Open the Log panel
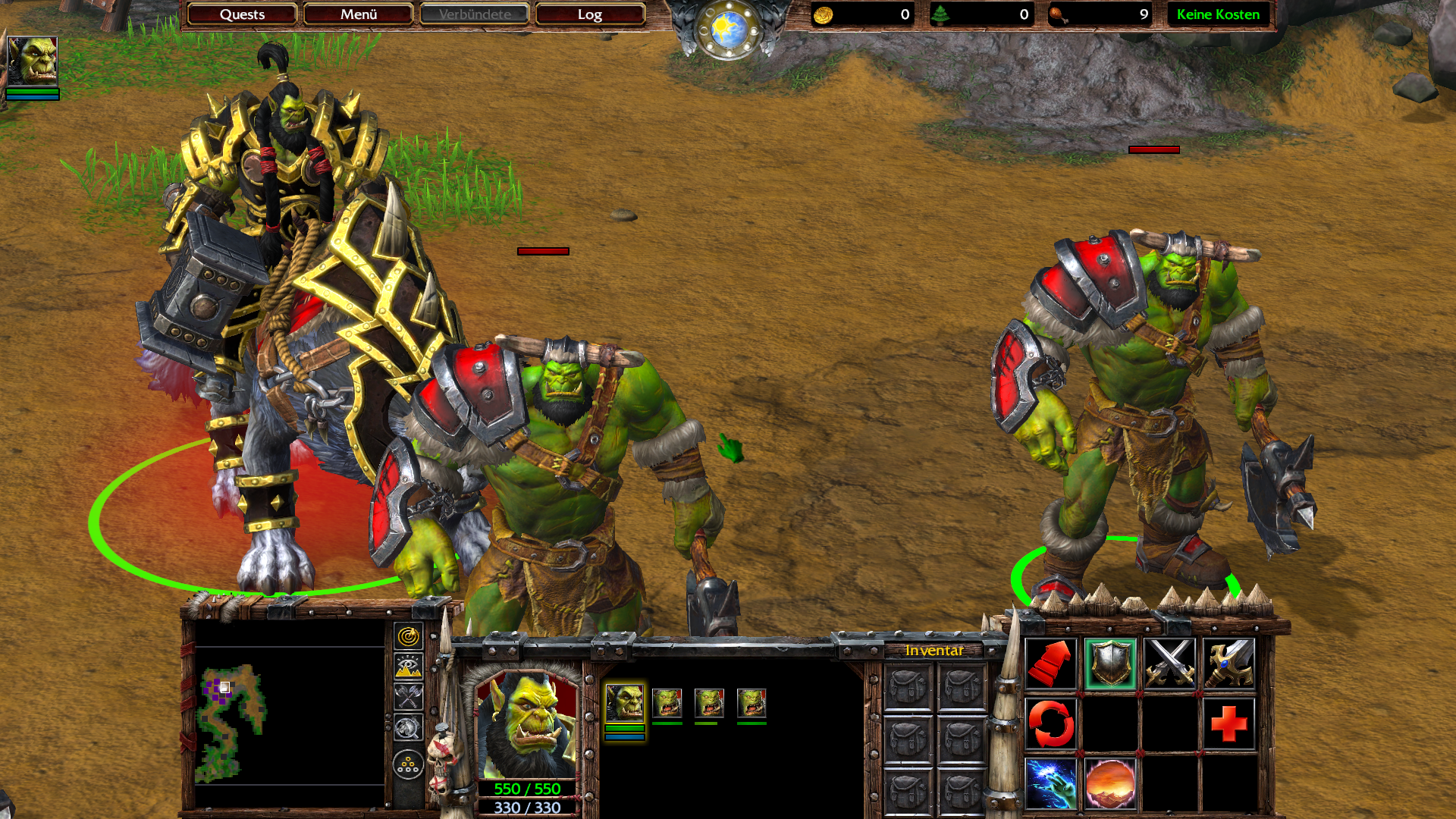The height and width of the screenshot is (819, 1456). pyautogui.click(x=589, y=14)
